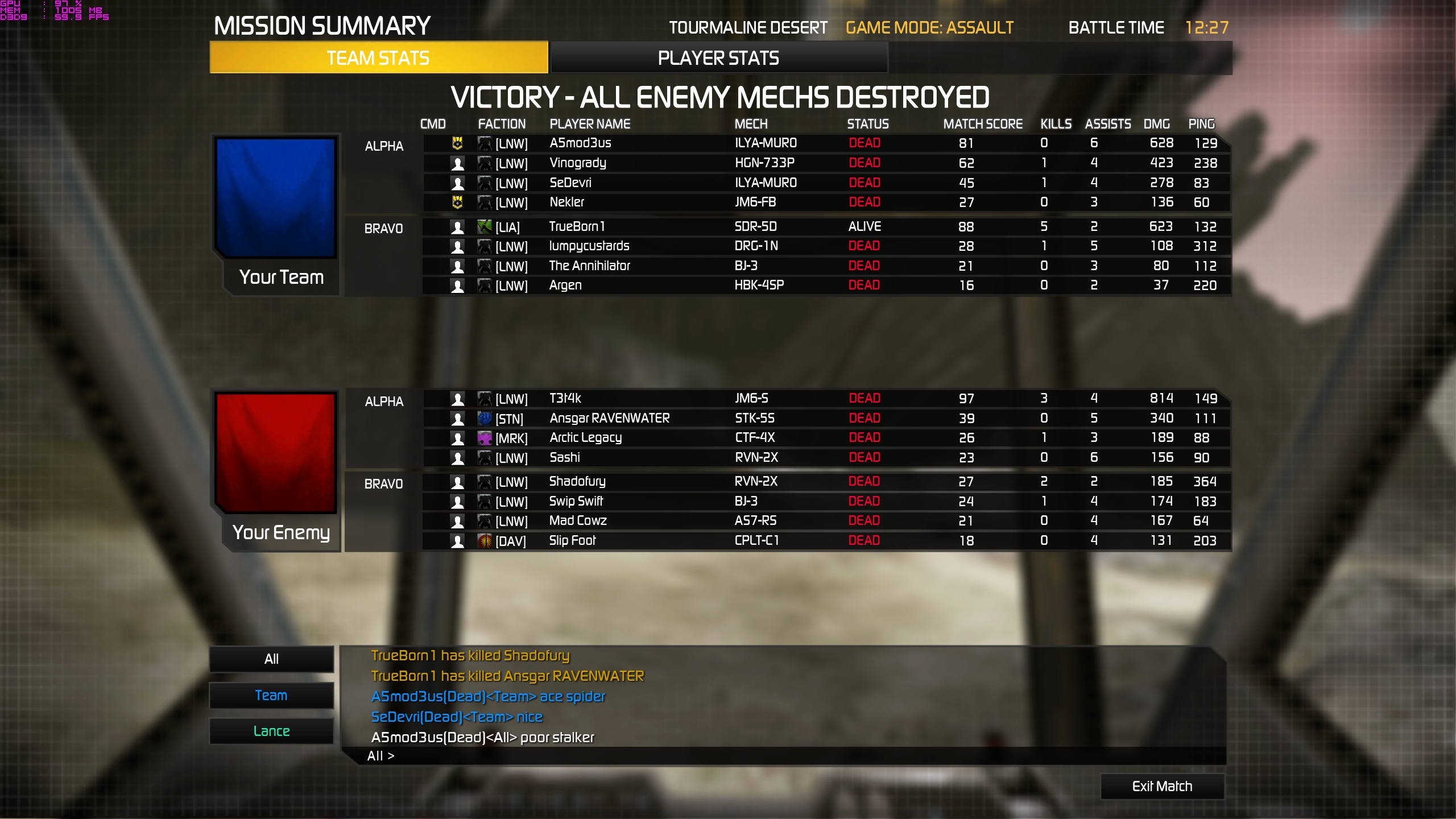
Task: Choose the Lance chat channel
Action: coord(271,731)
